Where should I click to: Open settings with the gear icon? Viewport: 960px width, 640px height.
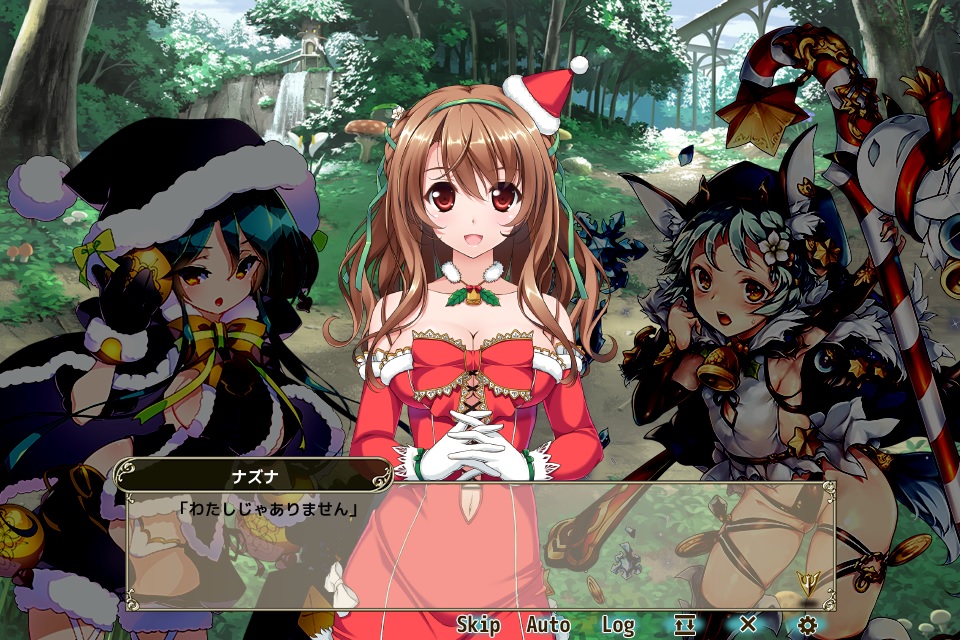[x=808, y=625]
